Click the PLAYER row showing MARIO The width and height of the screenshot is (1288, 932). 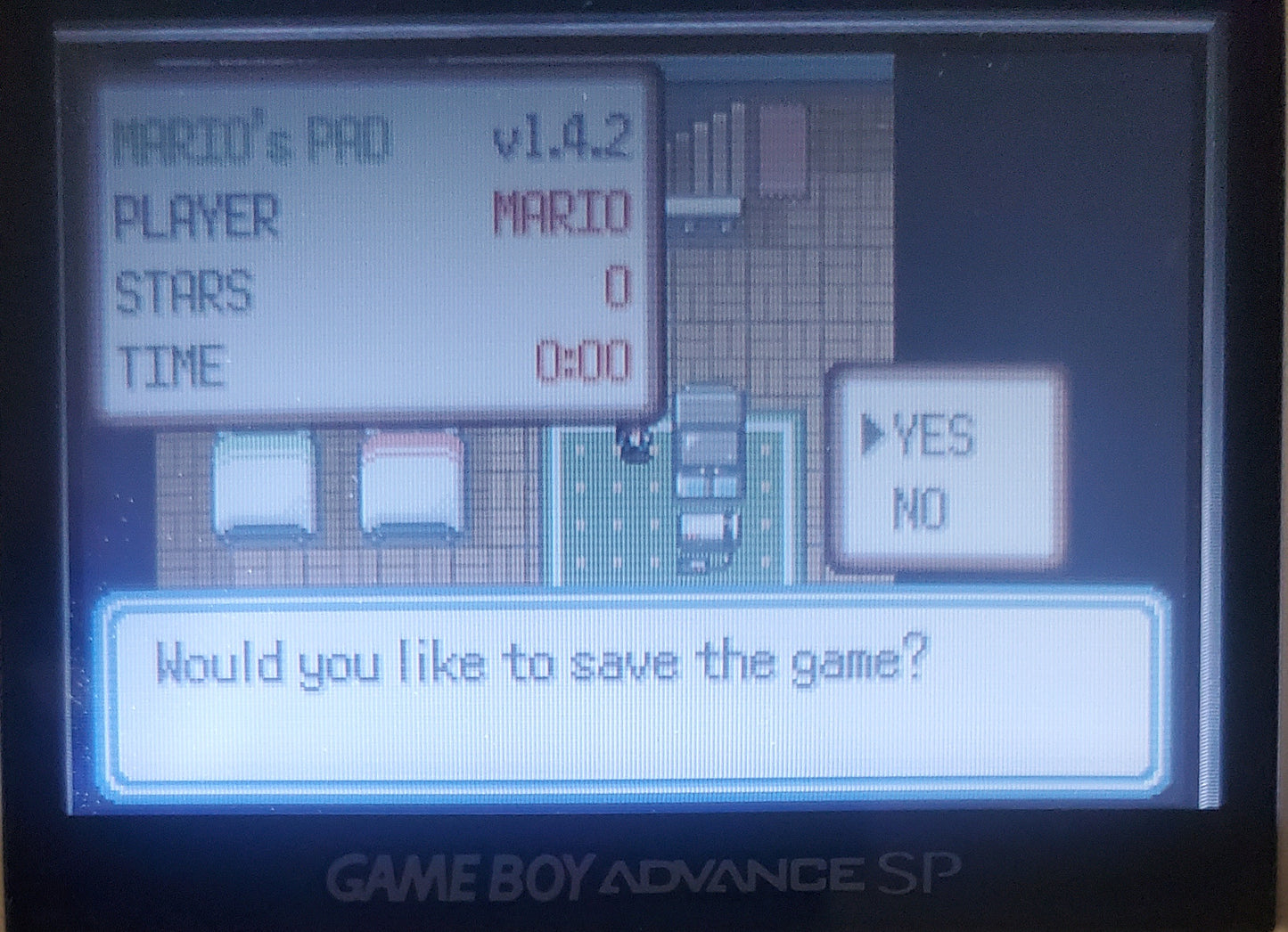tap(374, 212)
